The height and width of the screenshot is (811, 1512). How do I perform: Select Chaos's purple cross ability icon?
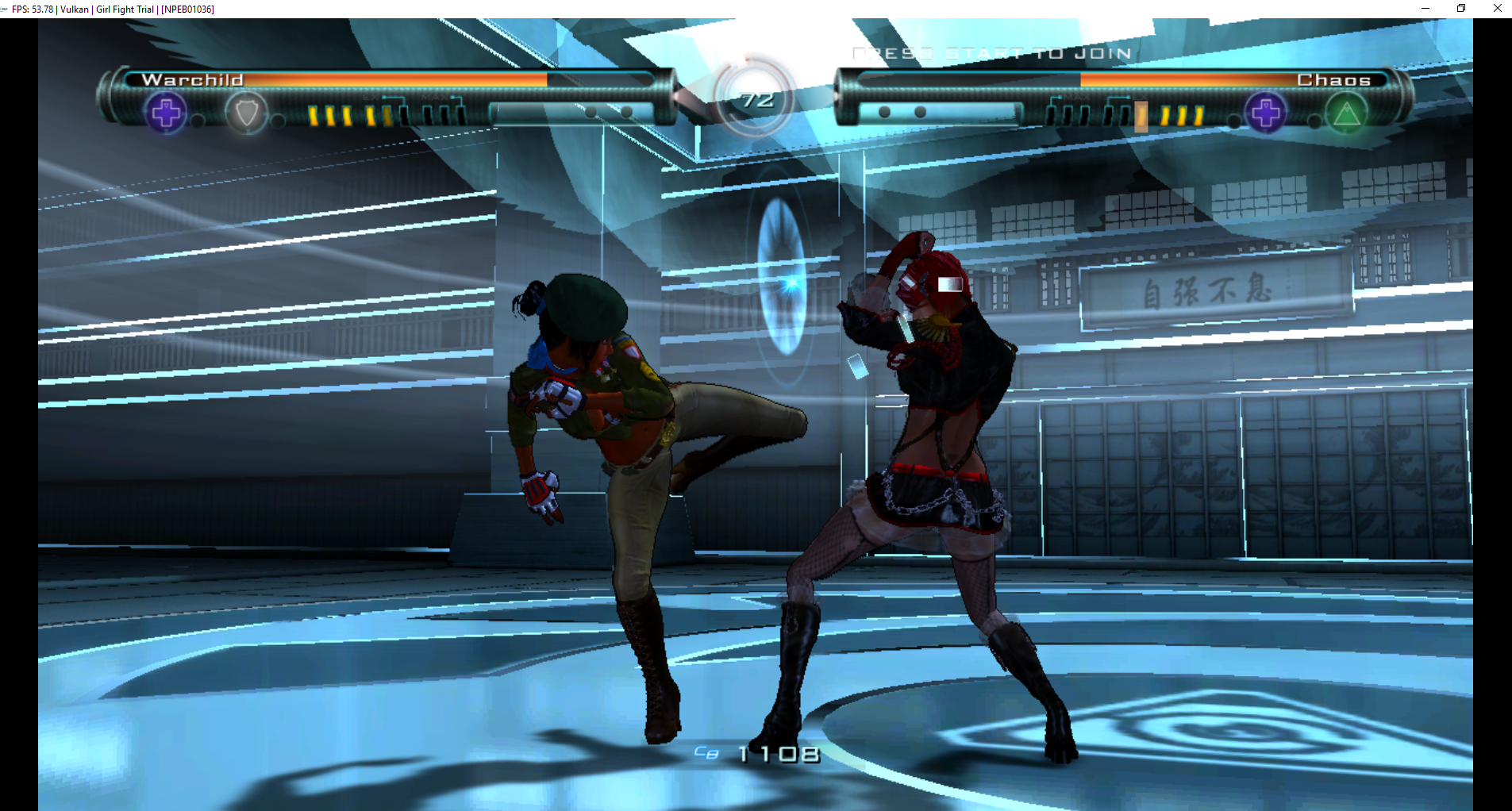(1266, 113)
